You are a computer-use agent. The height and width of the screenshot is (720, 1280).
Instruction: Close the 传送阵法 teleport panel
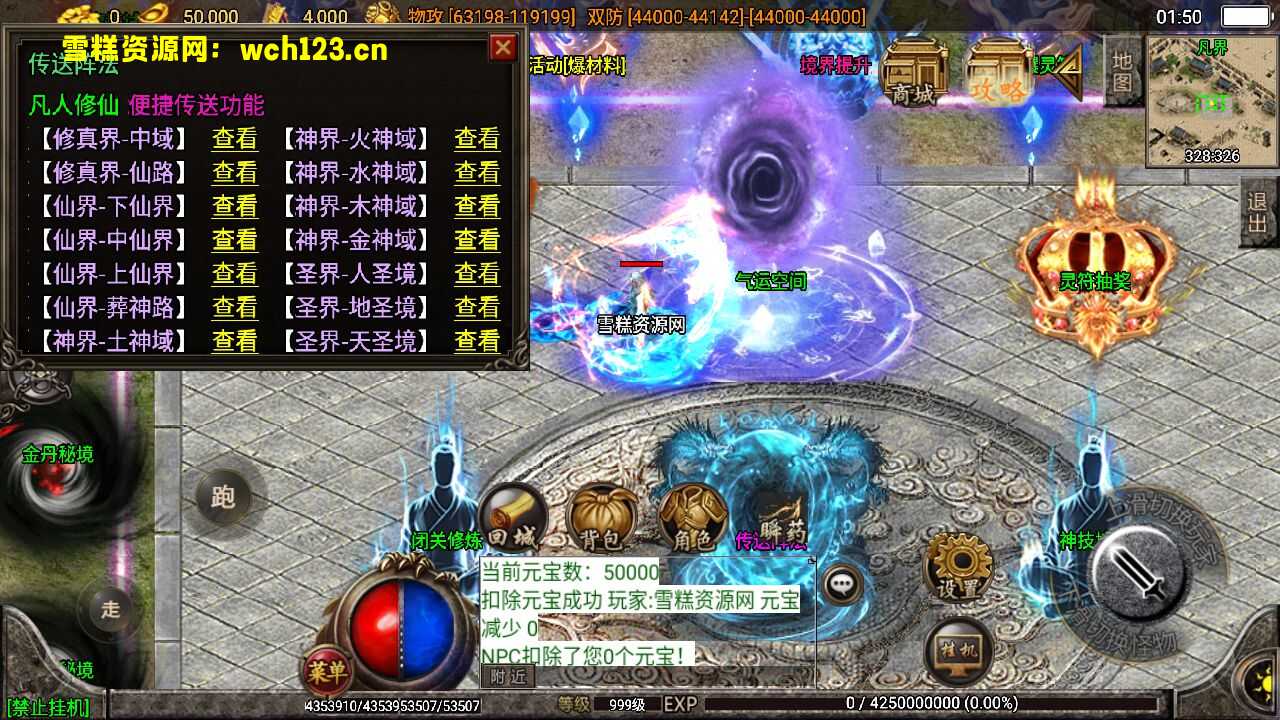coord(503,48)
